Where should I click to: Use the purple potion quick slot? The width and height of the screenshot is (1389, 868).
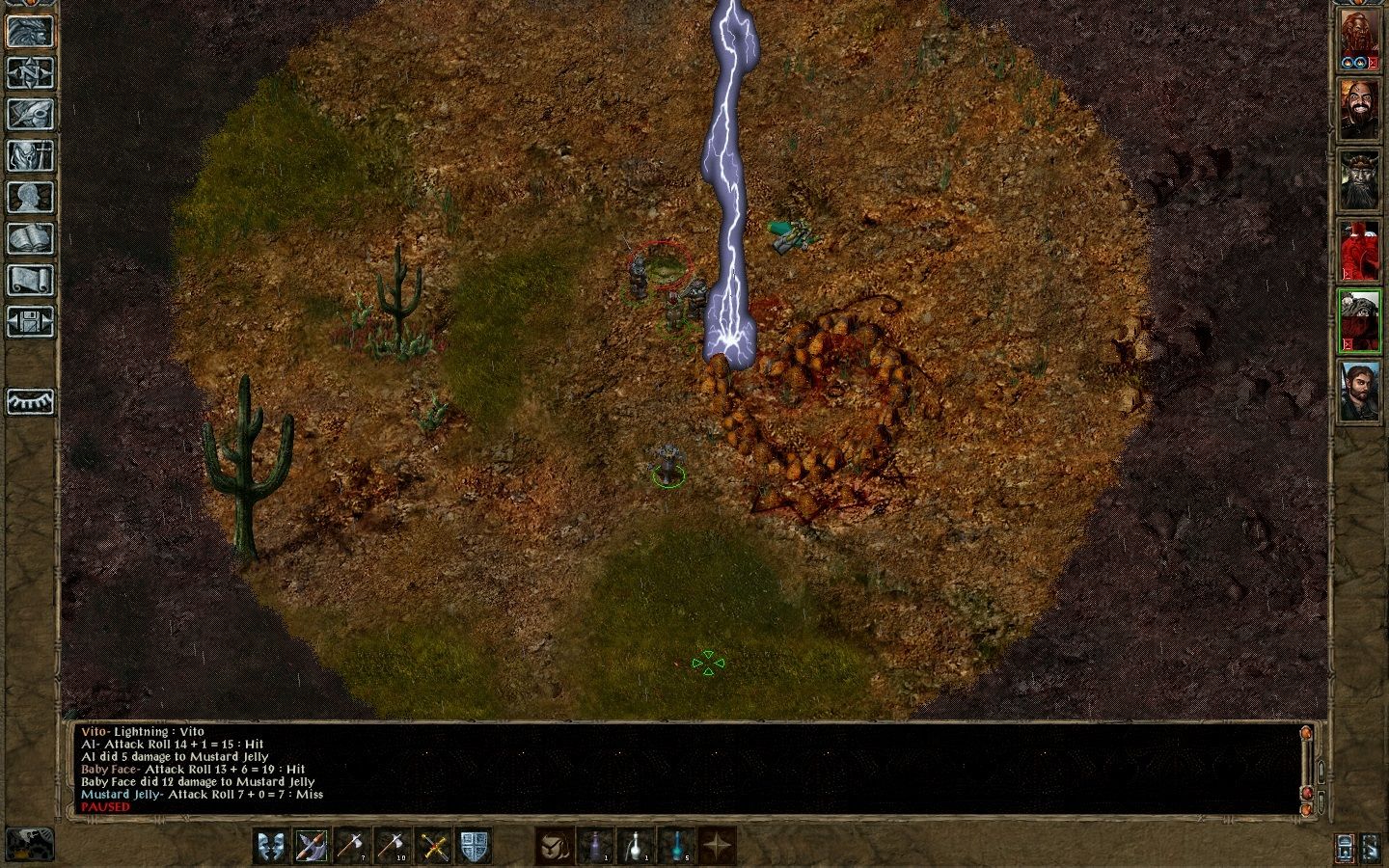[x=595, y=847]
